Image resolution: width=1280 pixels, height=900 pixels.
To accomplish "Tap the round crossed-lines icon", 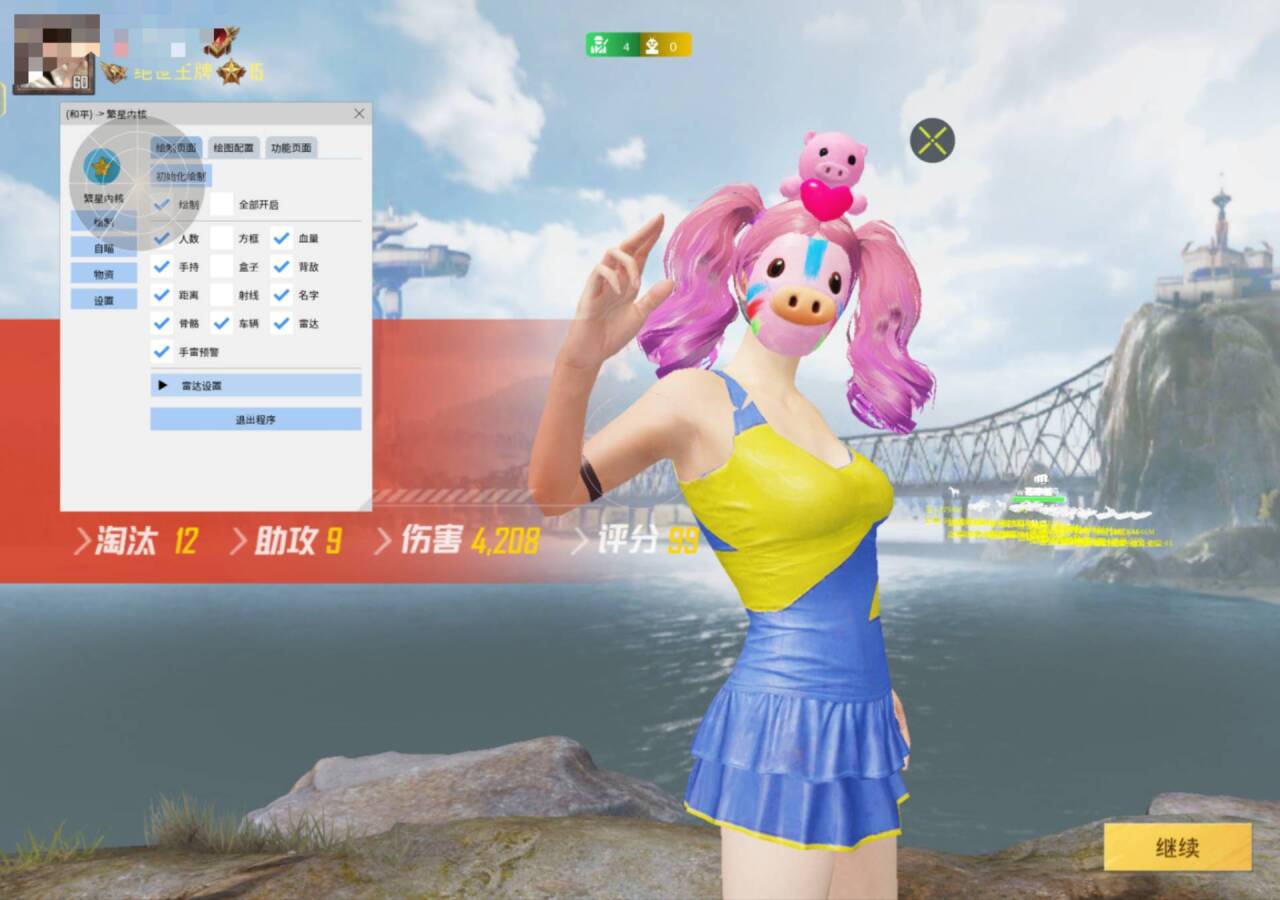I will 932,140.
